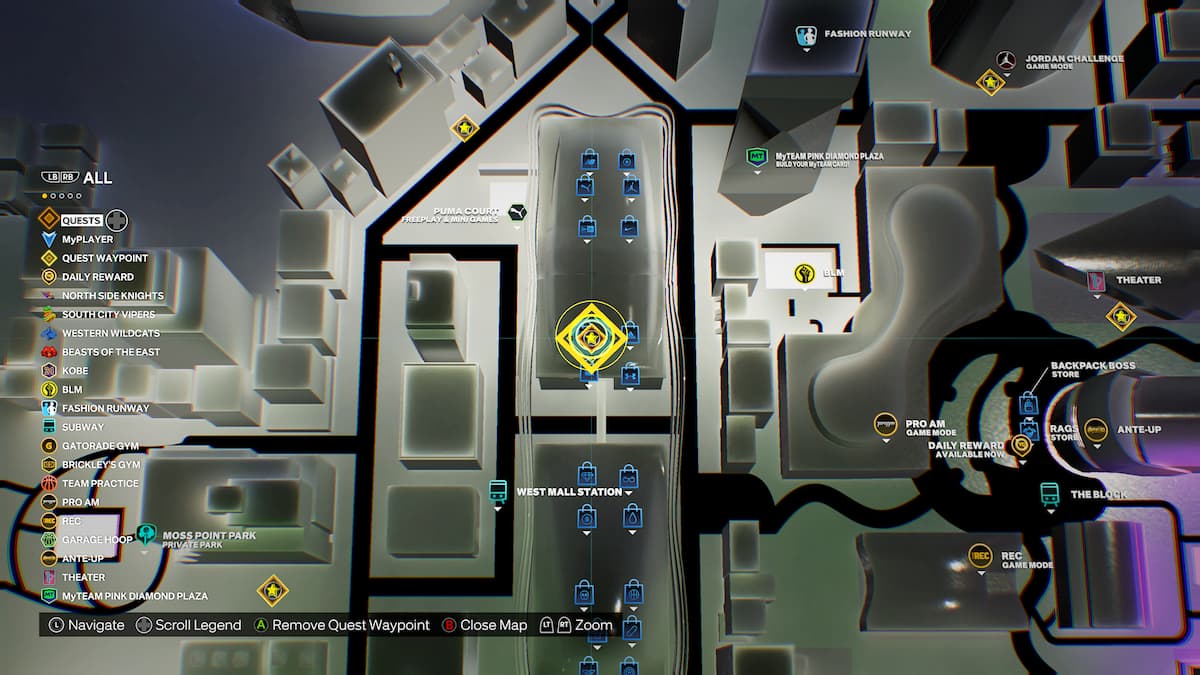
Task: Pick North Side Knights in legend
Action: (112, 296)
